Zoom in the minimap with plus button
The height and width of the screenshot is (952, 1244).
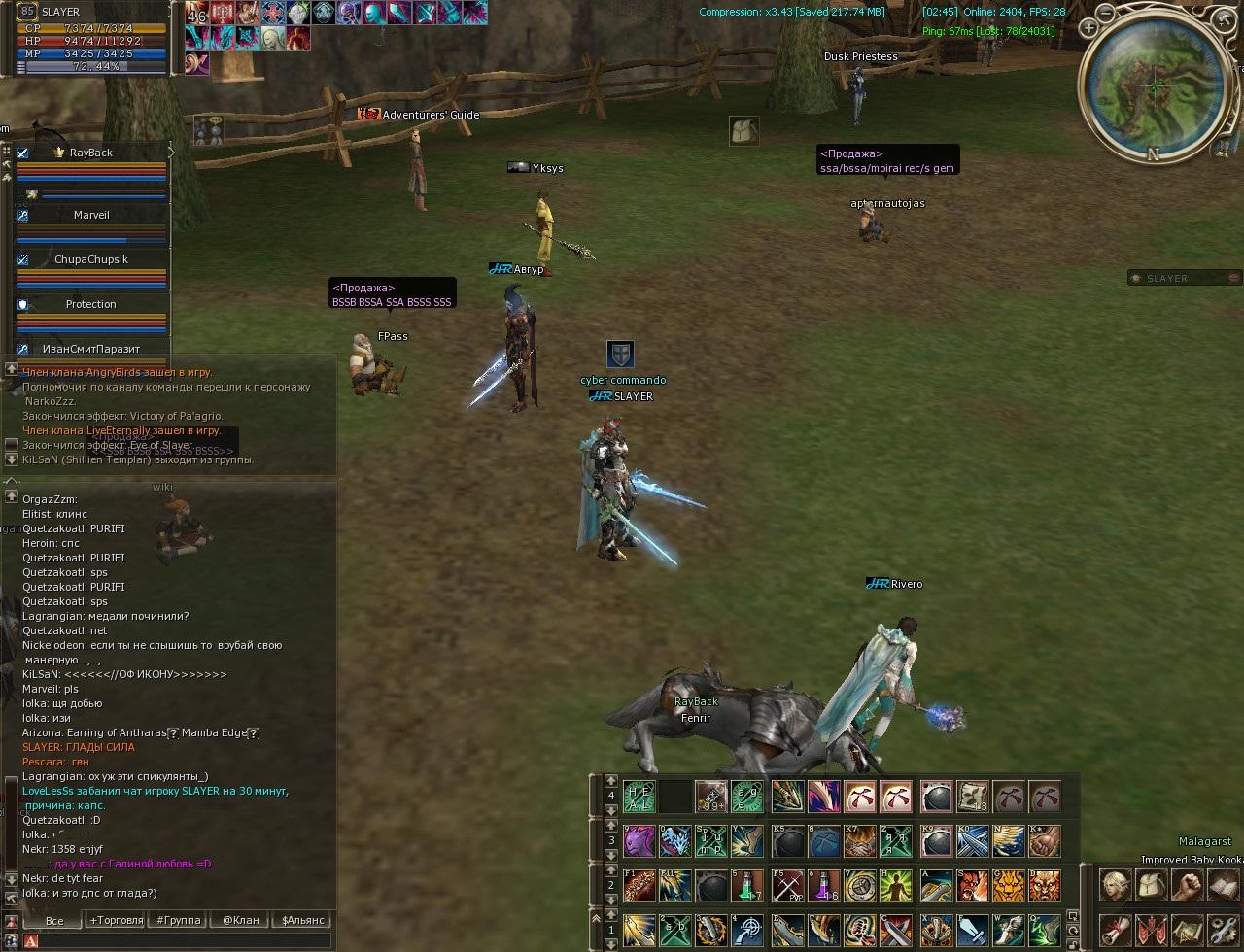[1088, 29]
